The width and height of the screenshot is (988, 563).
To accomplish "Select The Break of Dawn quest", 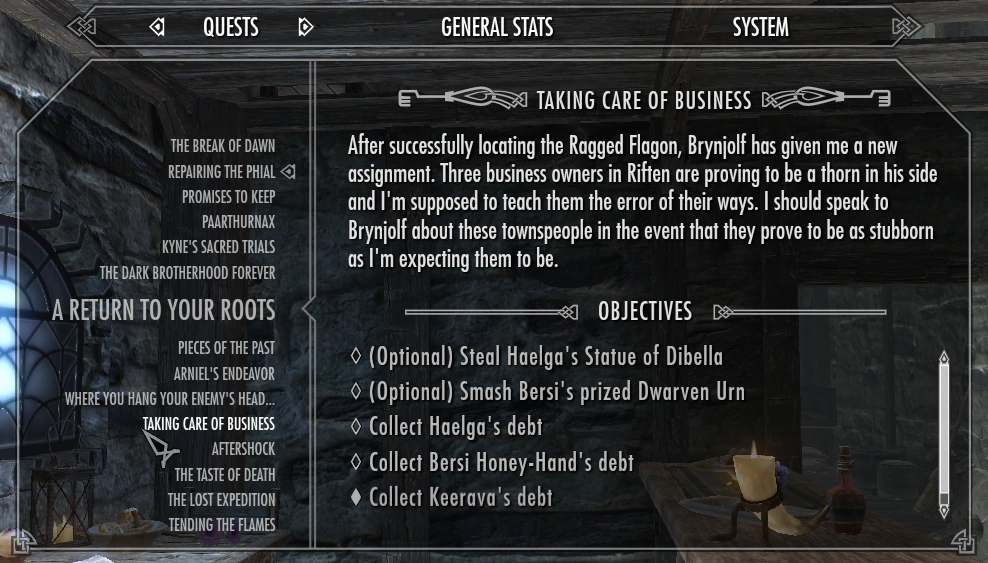I will (x=222, y=146).
